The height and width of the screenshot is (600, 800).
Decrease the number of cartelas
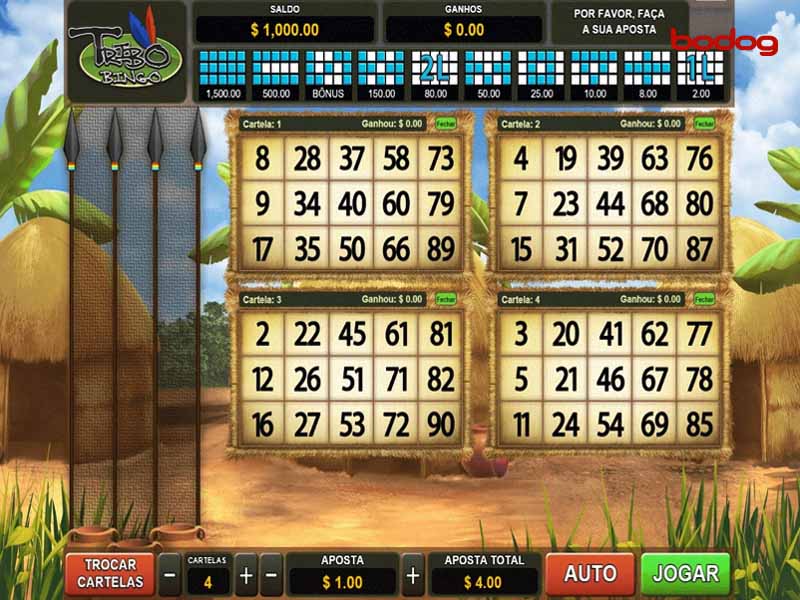[170, 575]
